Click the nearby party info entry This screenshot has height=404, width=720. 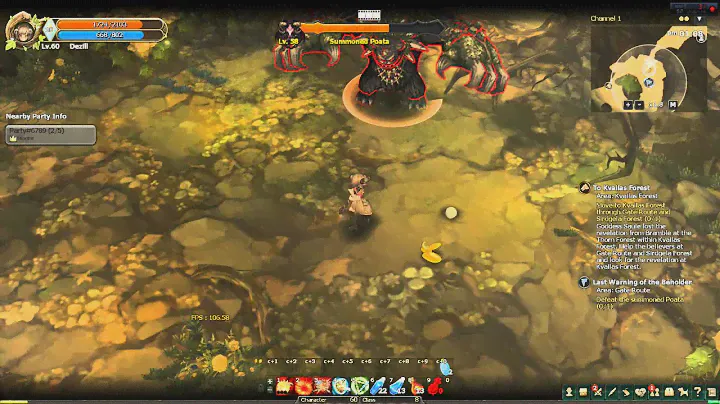coord(50,132)
